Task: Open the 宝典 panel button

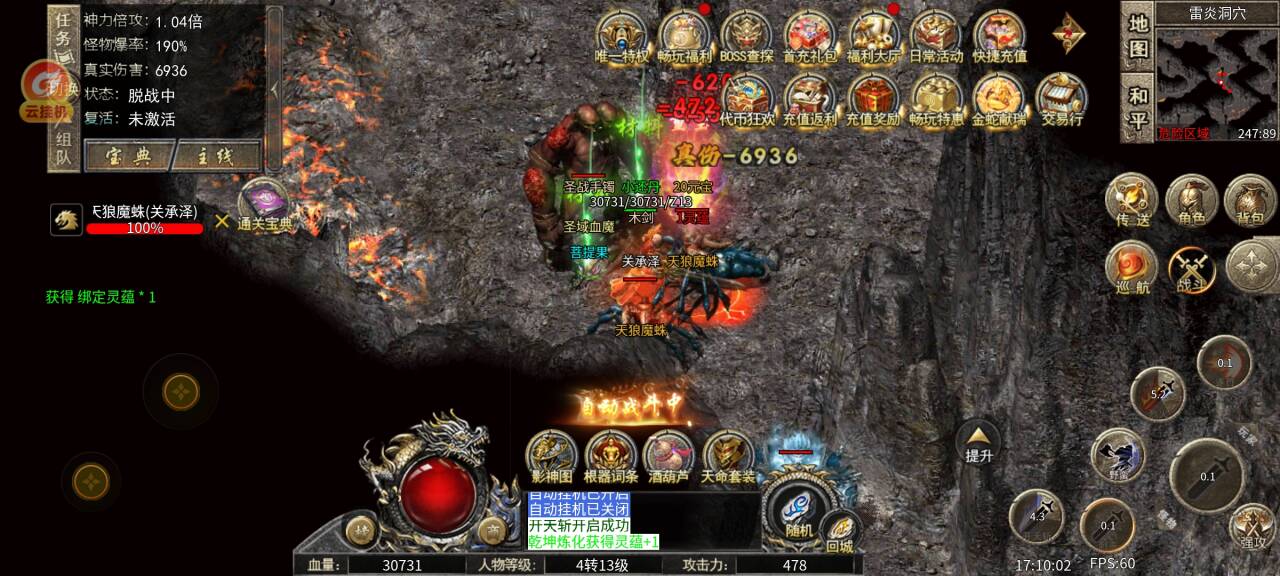Action: pos(128,156)
